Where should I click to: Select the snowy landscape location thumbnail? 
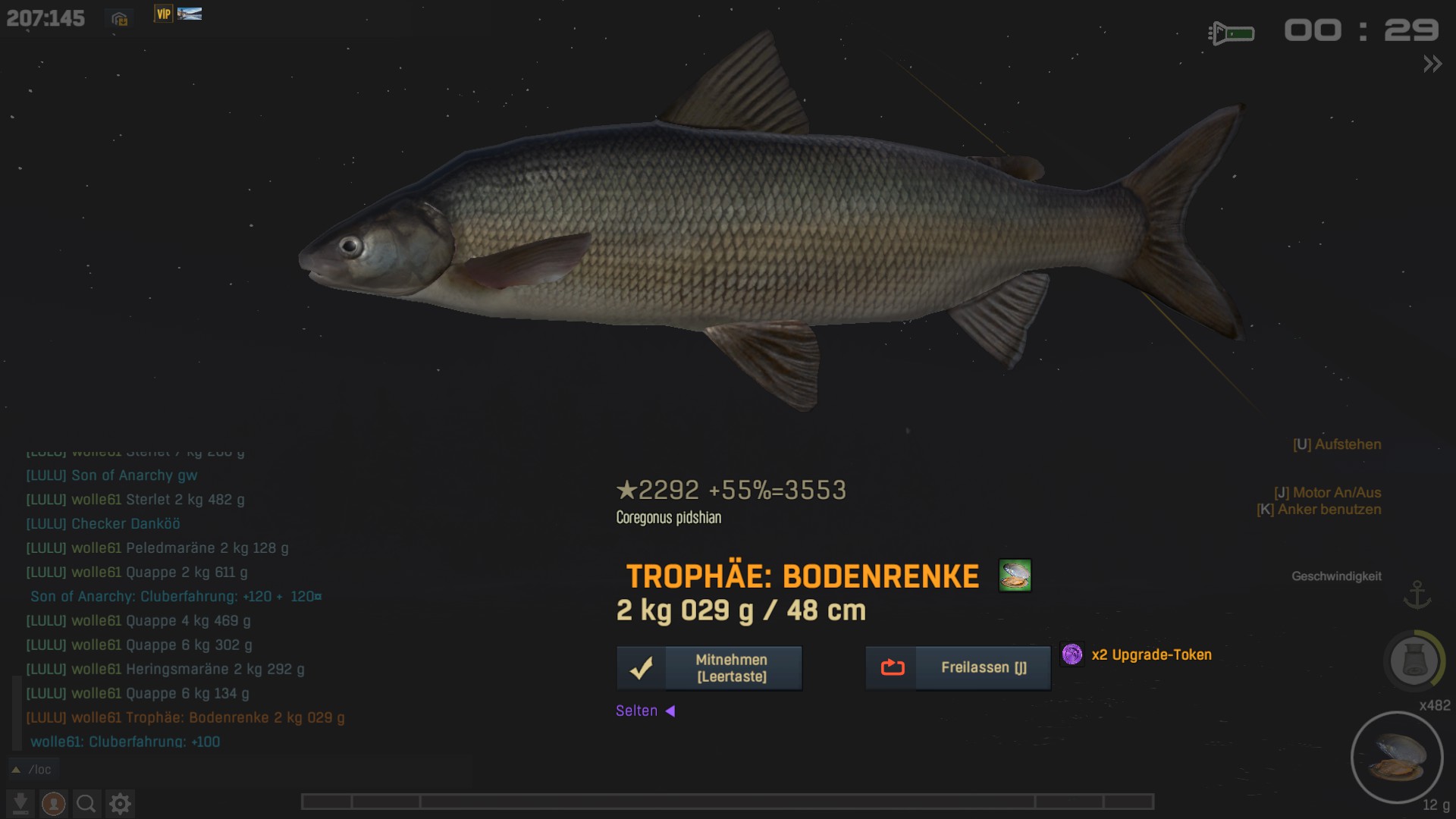click(190, 14)
